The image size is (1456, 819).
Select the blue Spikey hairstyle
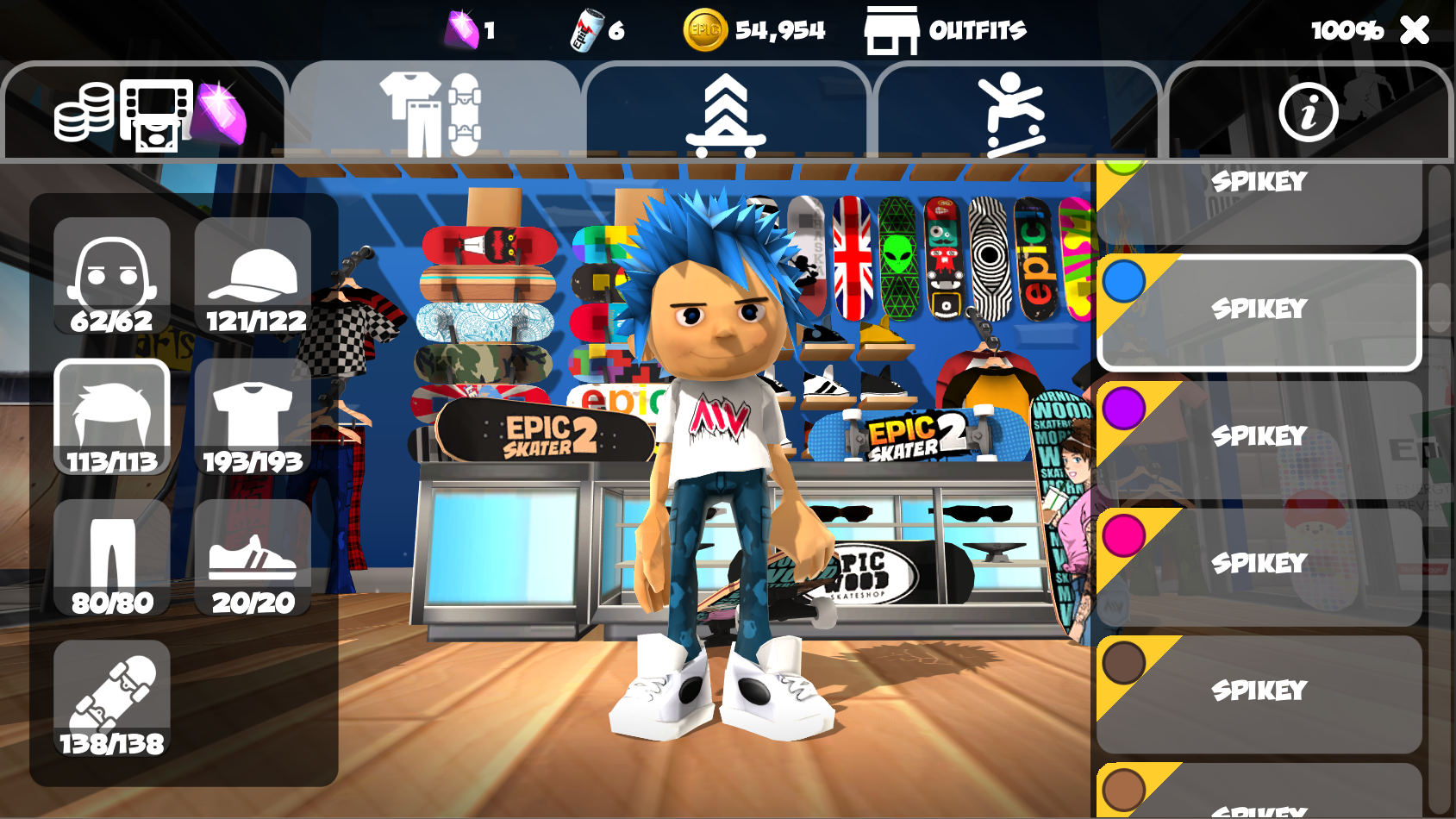(x=1259, y=312)
